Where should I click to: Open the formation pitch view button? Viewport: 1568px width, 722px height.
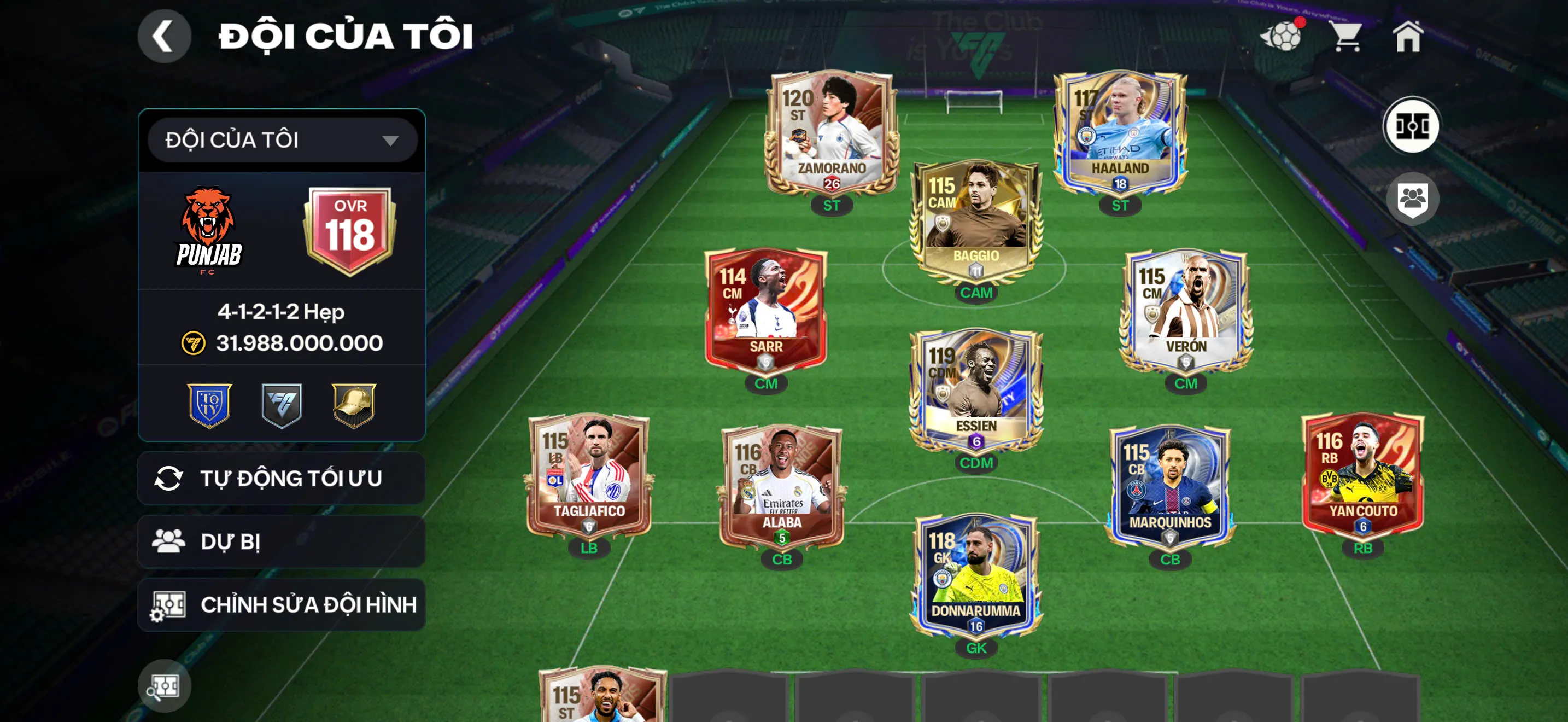click(x=1412, y=126)
